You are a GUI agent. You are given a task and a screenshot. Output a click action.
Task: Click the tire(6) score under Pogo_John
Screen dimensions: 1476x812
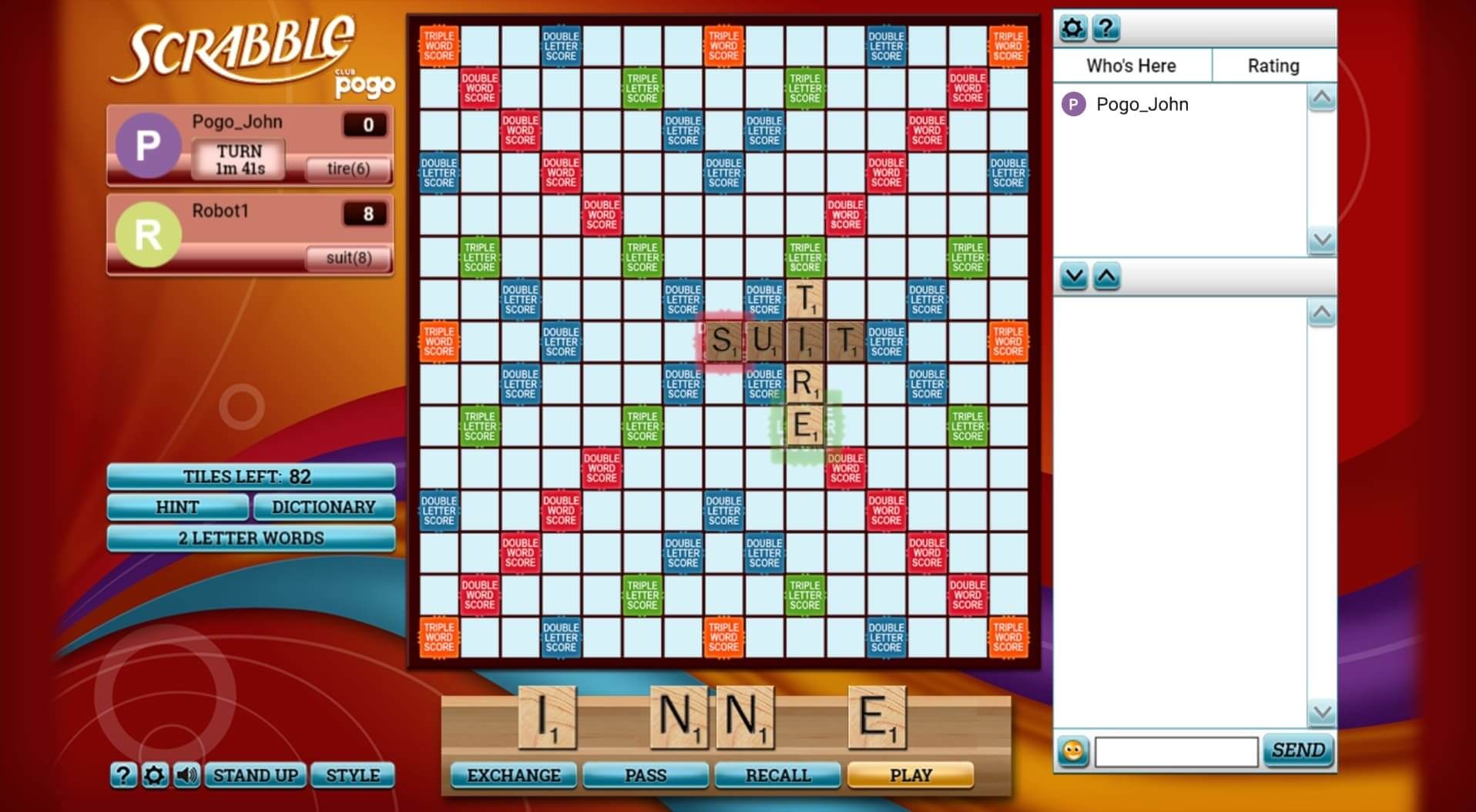point(347,169)
